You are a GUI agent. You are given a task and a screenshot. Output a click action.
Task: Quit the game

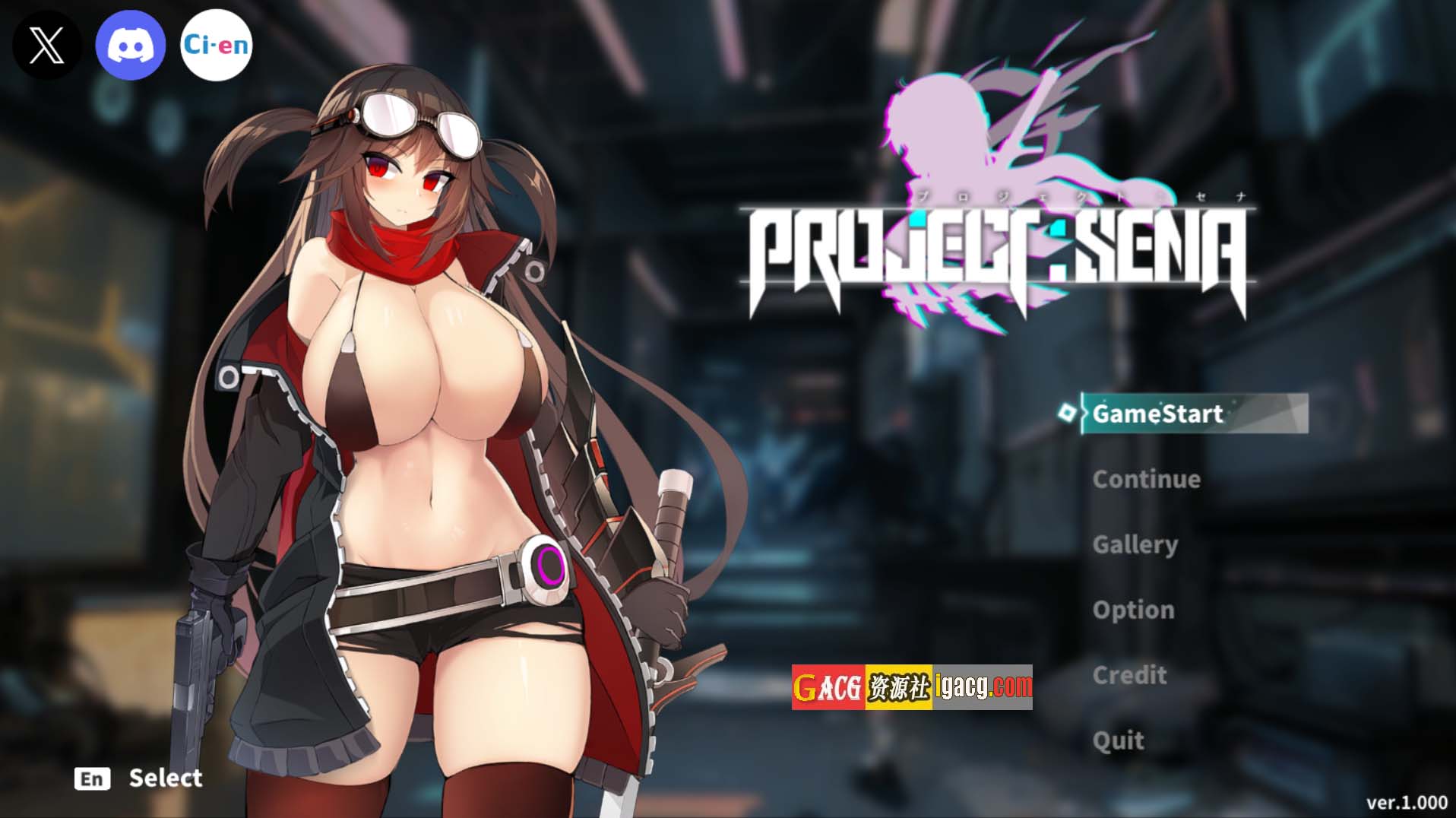point(1118,740)
